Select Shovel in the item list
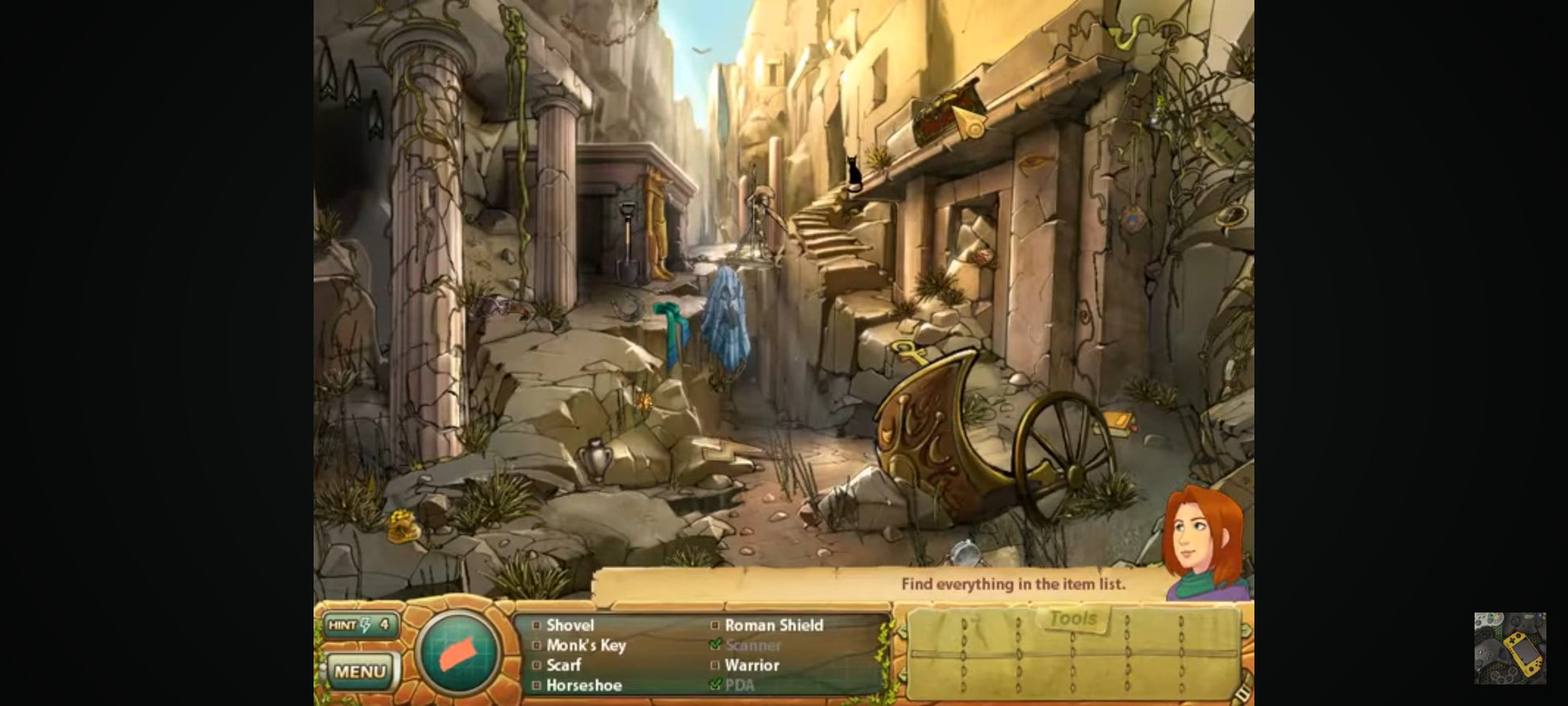 pos(570,625)
